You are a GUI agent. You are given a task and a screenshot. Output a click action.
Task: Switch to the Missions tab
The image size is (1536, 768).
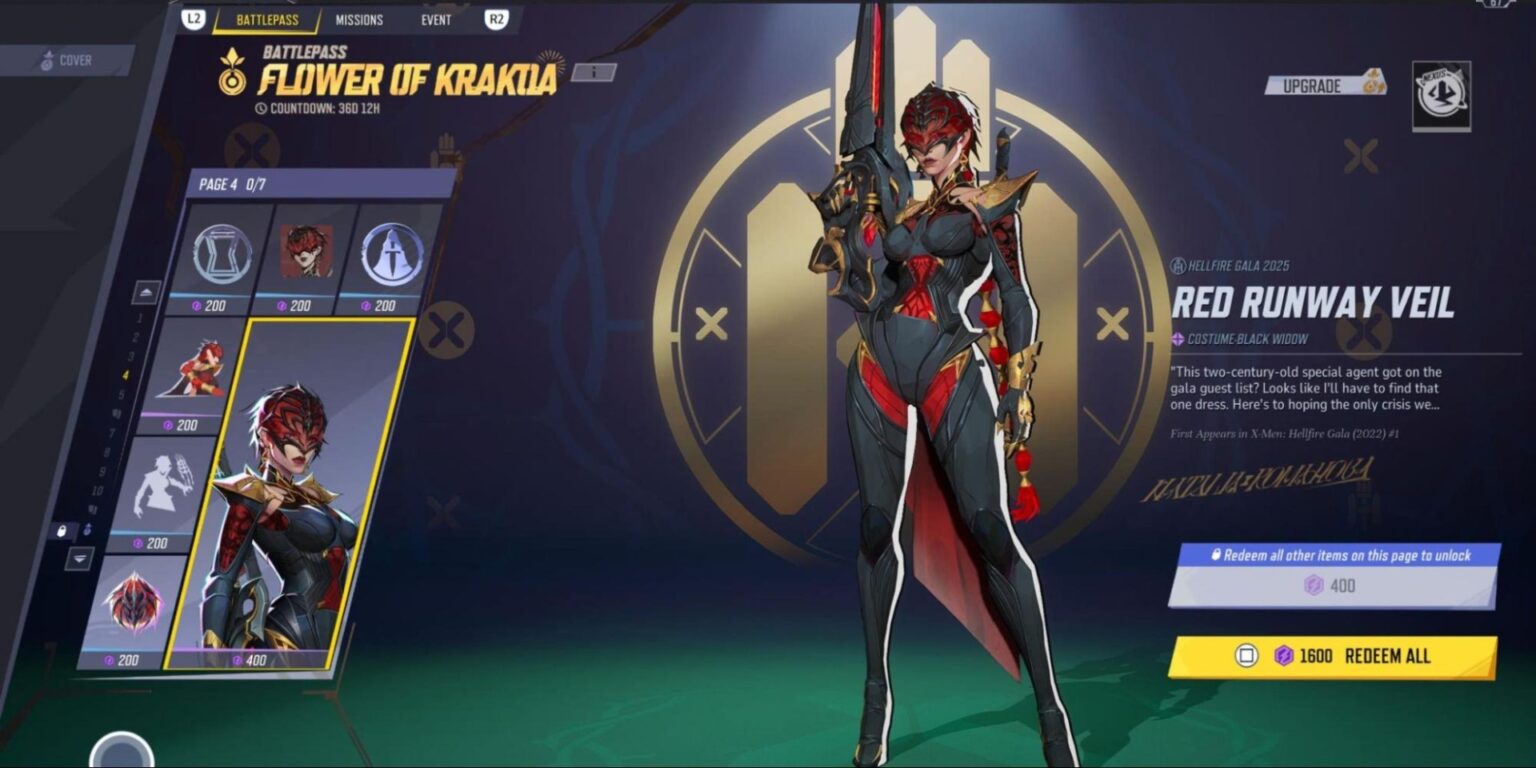(x=359, y=20)
